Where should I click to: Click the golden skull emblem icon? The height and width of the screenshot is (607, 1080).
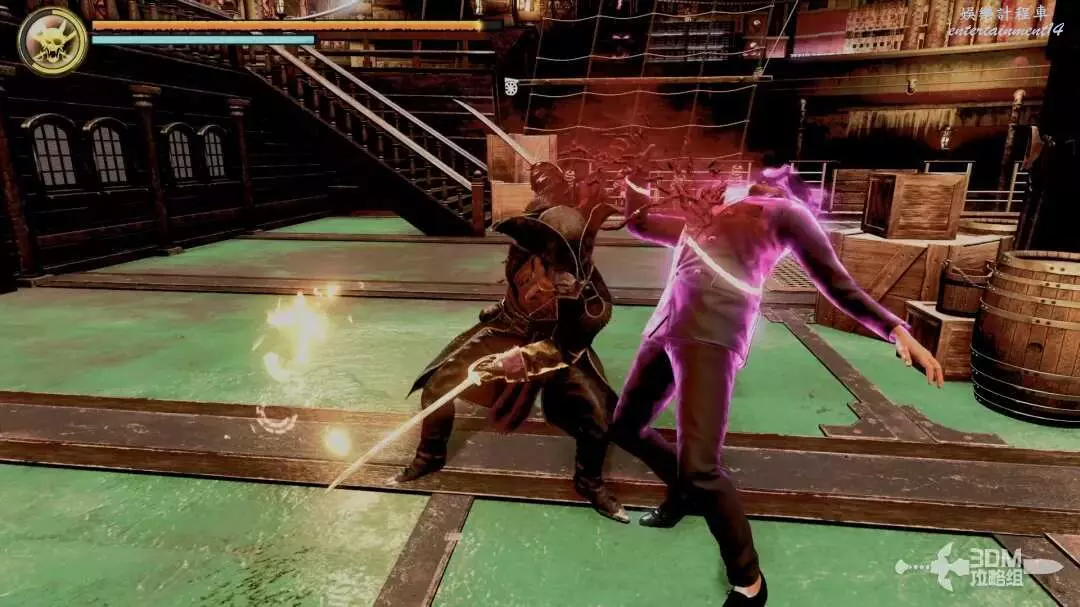click(x=52, y=40)
